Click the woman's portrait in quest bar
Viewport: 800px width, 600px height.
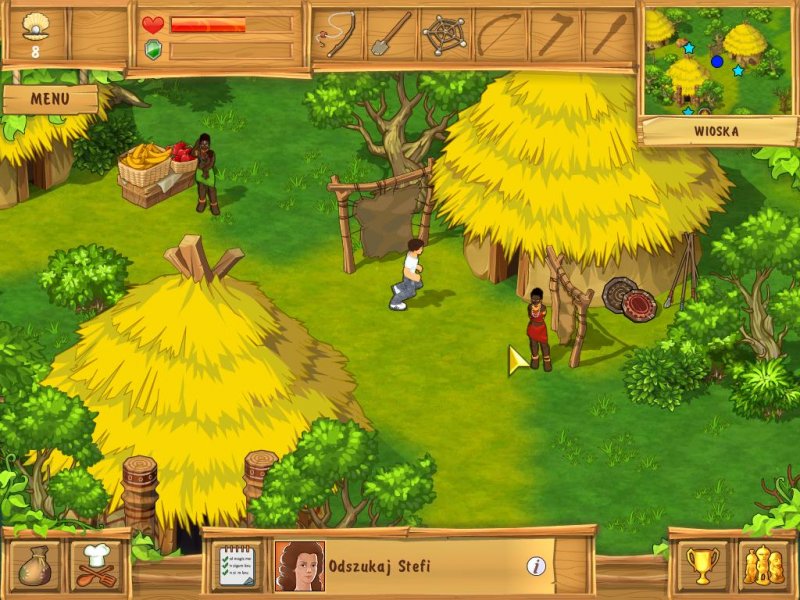tap(299, 566)
